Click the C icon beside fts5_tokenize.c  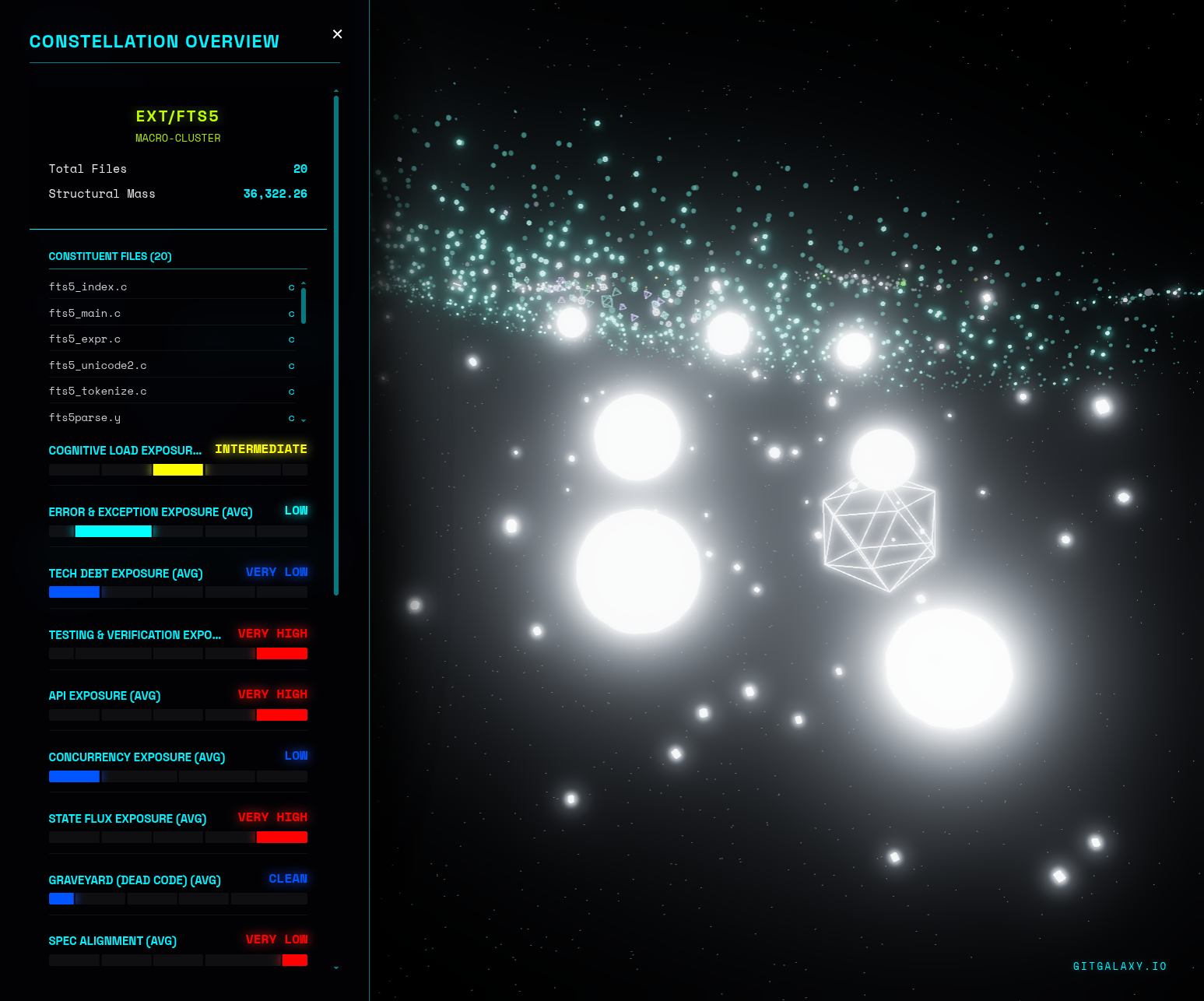click(x=291, y=391)
